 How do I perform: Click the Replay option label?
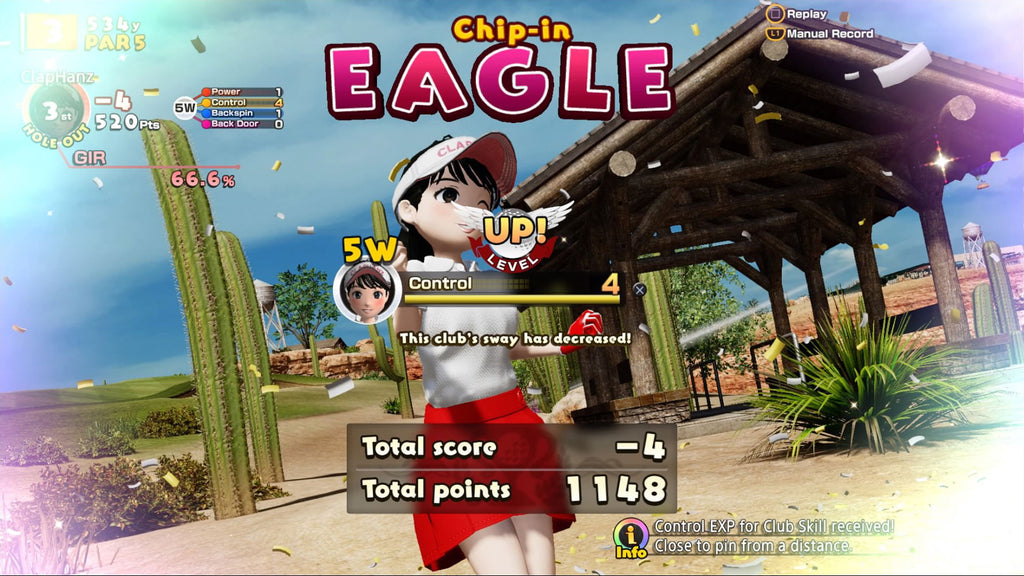coord(806,14)
